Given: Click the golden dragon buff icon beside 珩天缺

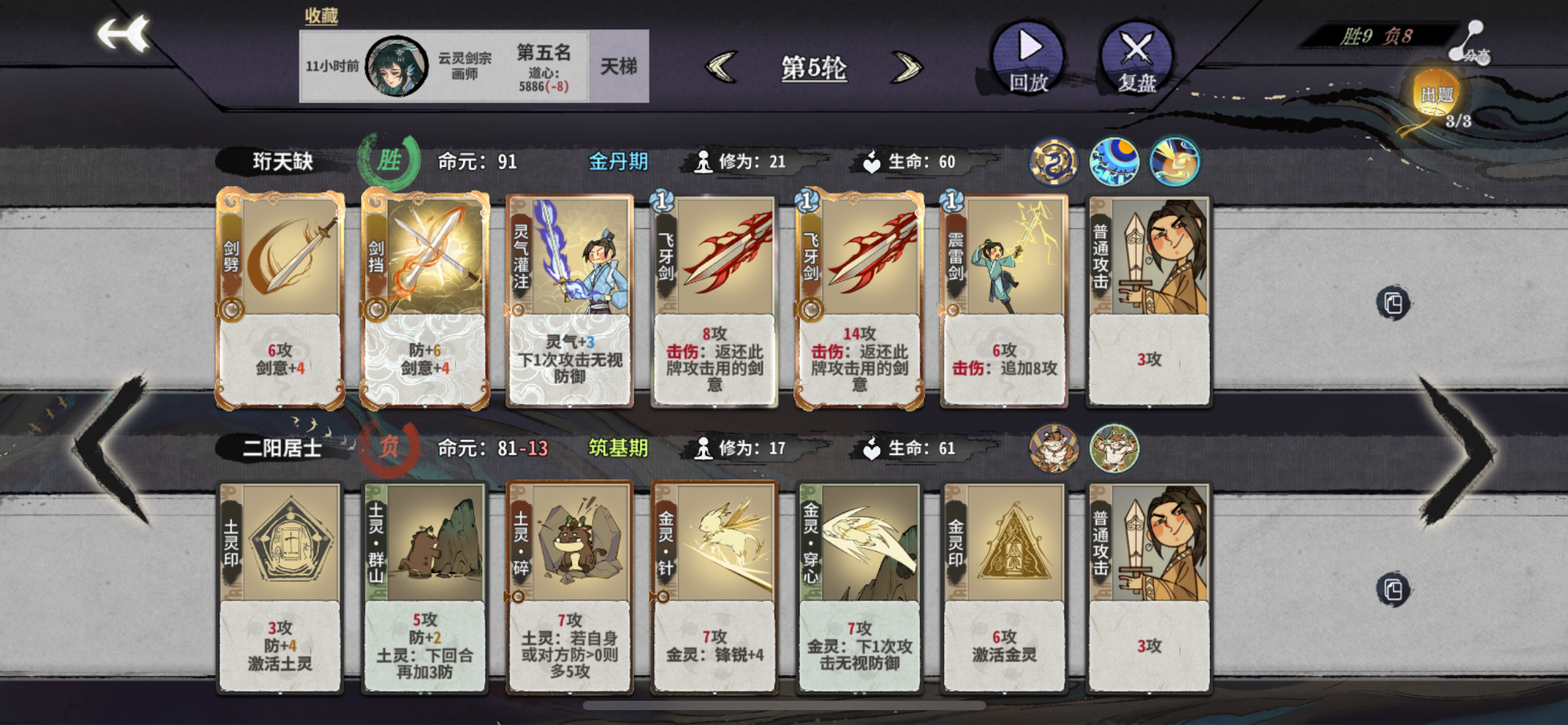Looking at the screenshot, I should coord(1055,162).
